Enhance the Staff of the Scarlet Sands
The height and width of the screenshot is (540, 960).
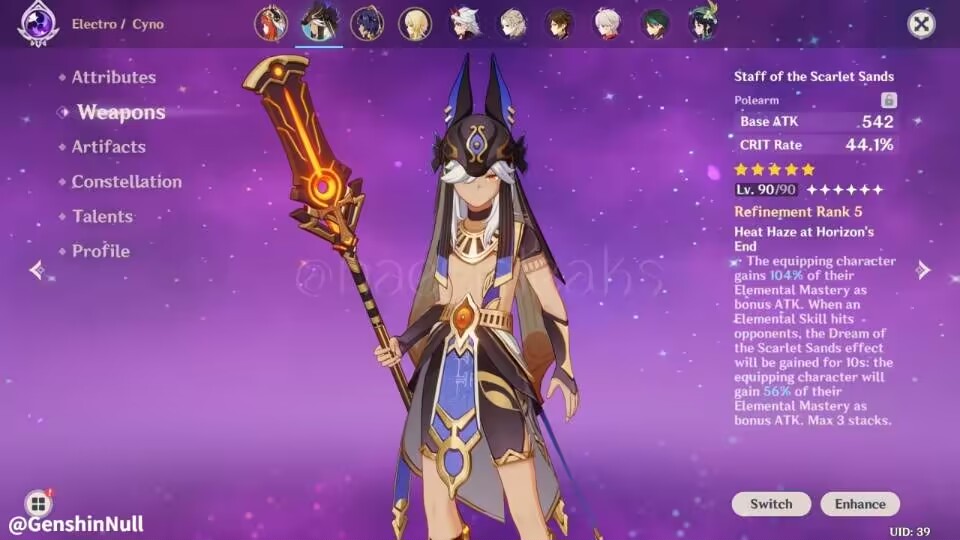(x=860, y=504)
